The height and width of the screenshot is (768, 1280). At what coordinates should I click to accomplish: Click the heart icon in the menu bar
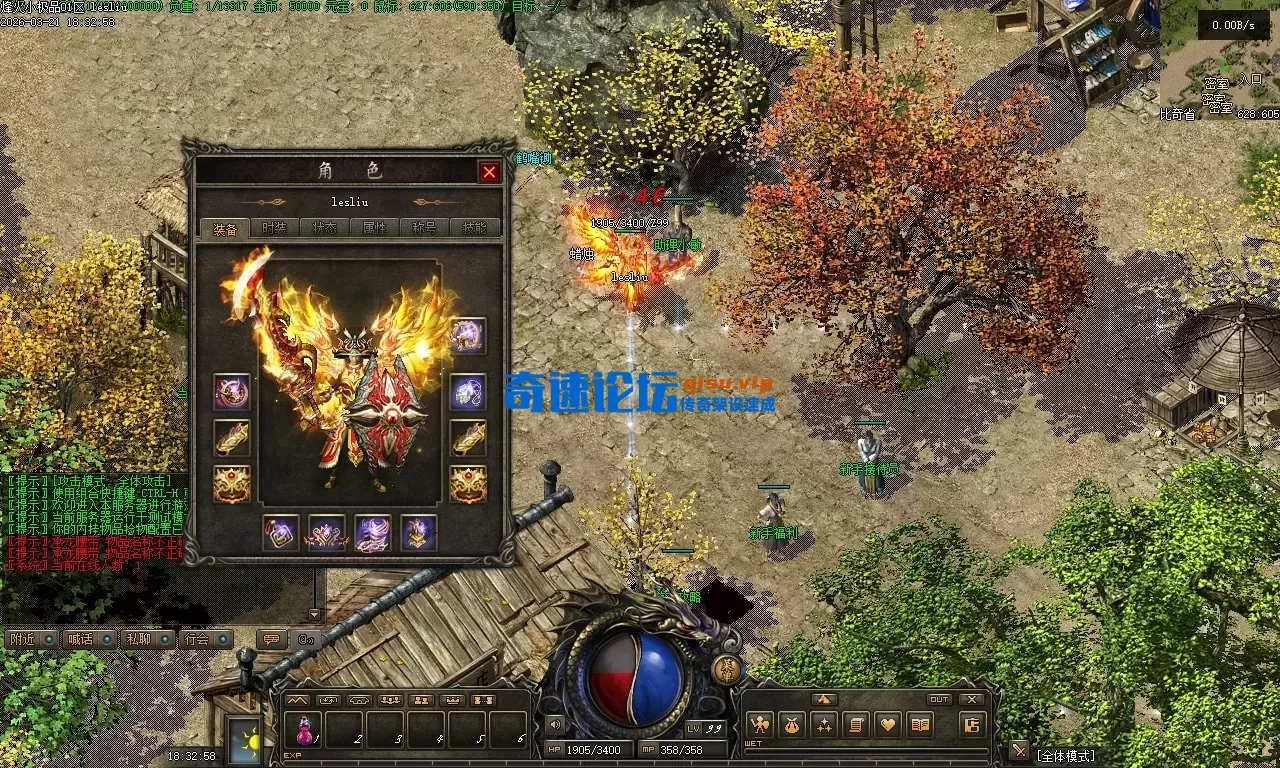(888, 725)
